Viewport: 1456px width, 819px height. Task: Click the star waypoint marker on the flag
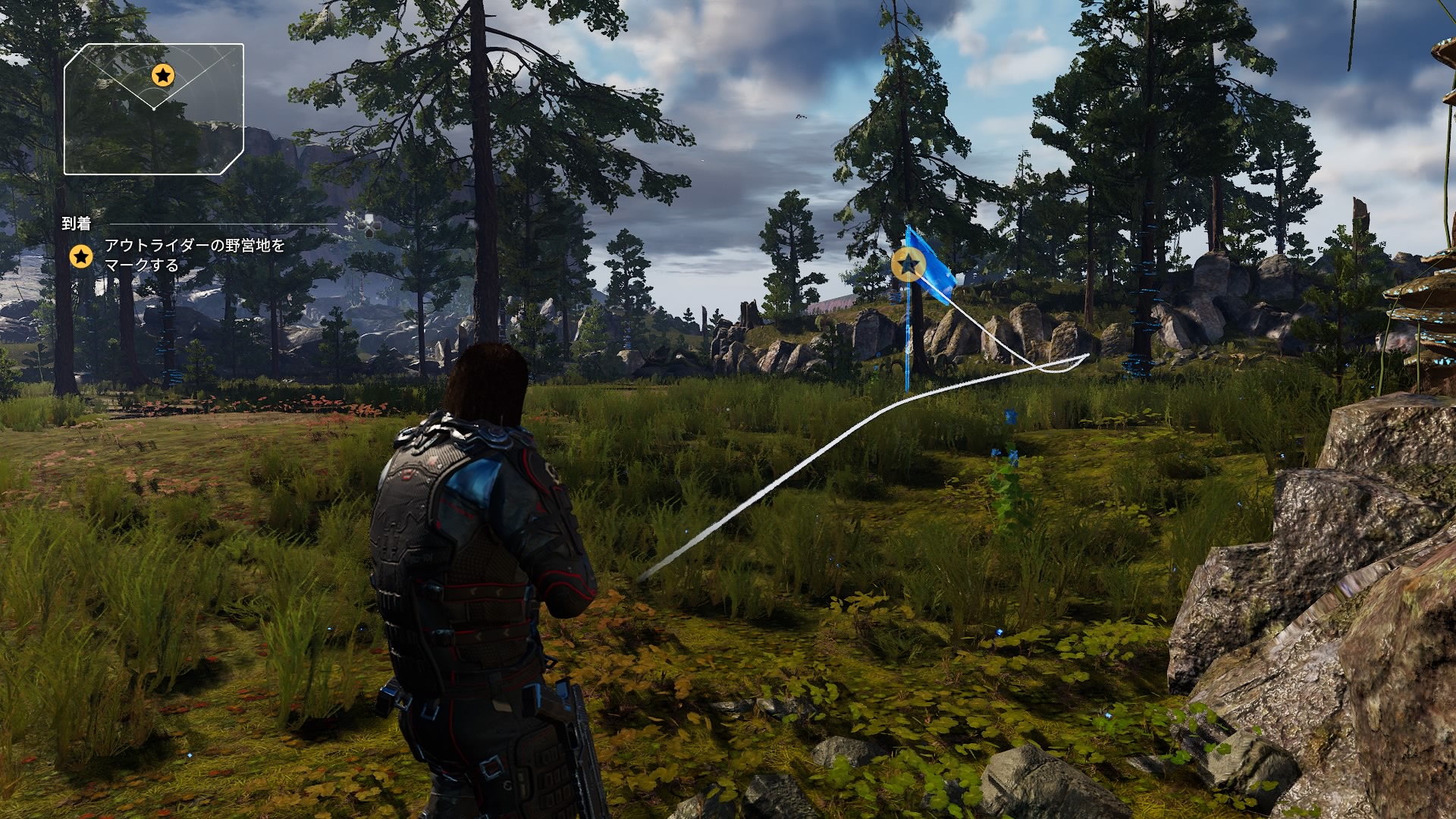pos(907,264)
